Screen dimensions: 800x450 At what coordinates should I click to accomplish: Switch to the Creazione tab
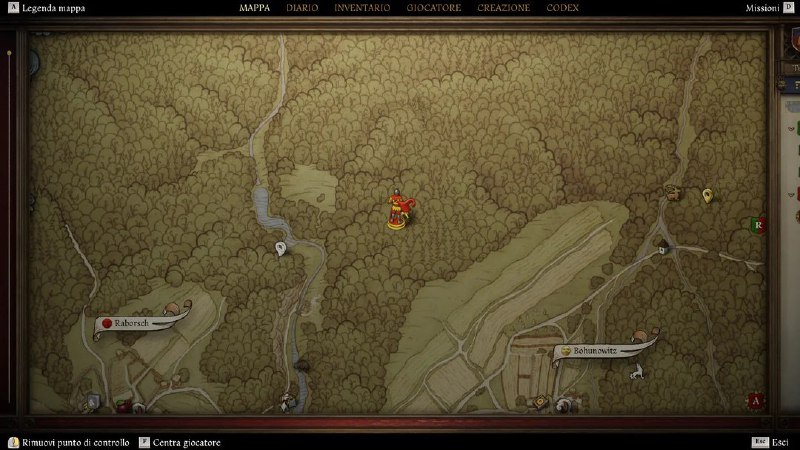pos(505,8)
